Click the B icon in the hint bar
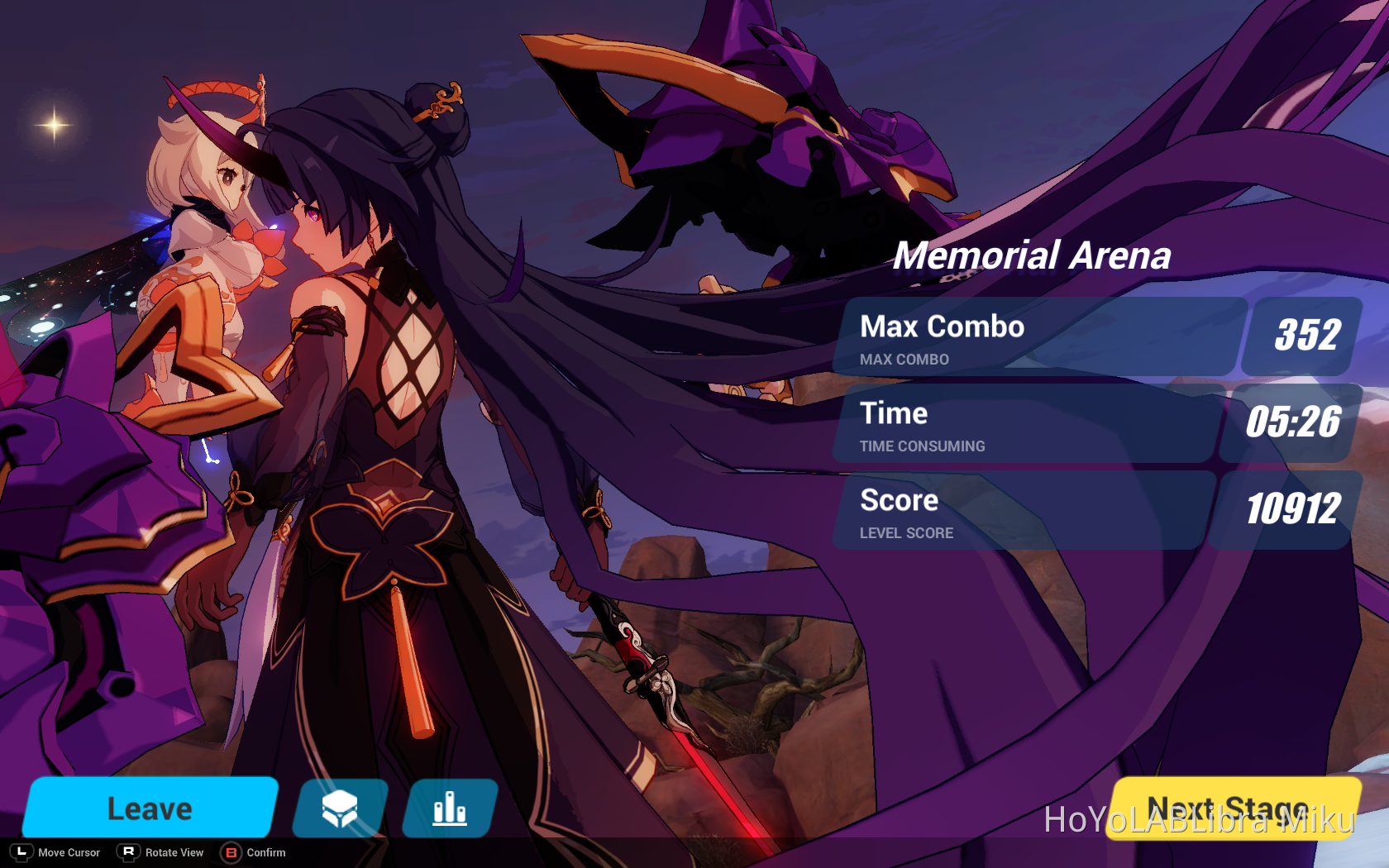This screenshot has width=1389, height=868. click(x=230, y=852)
